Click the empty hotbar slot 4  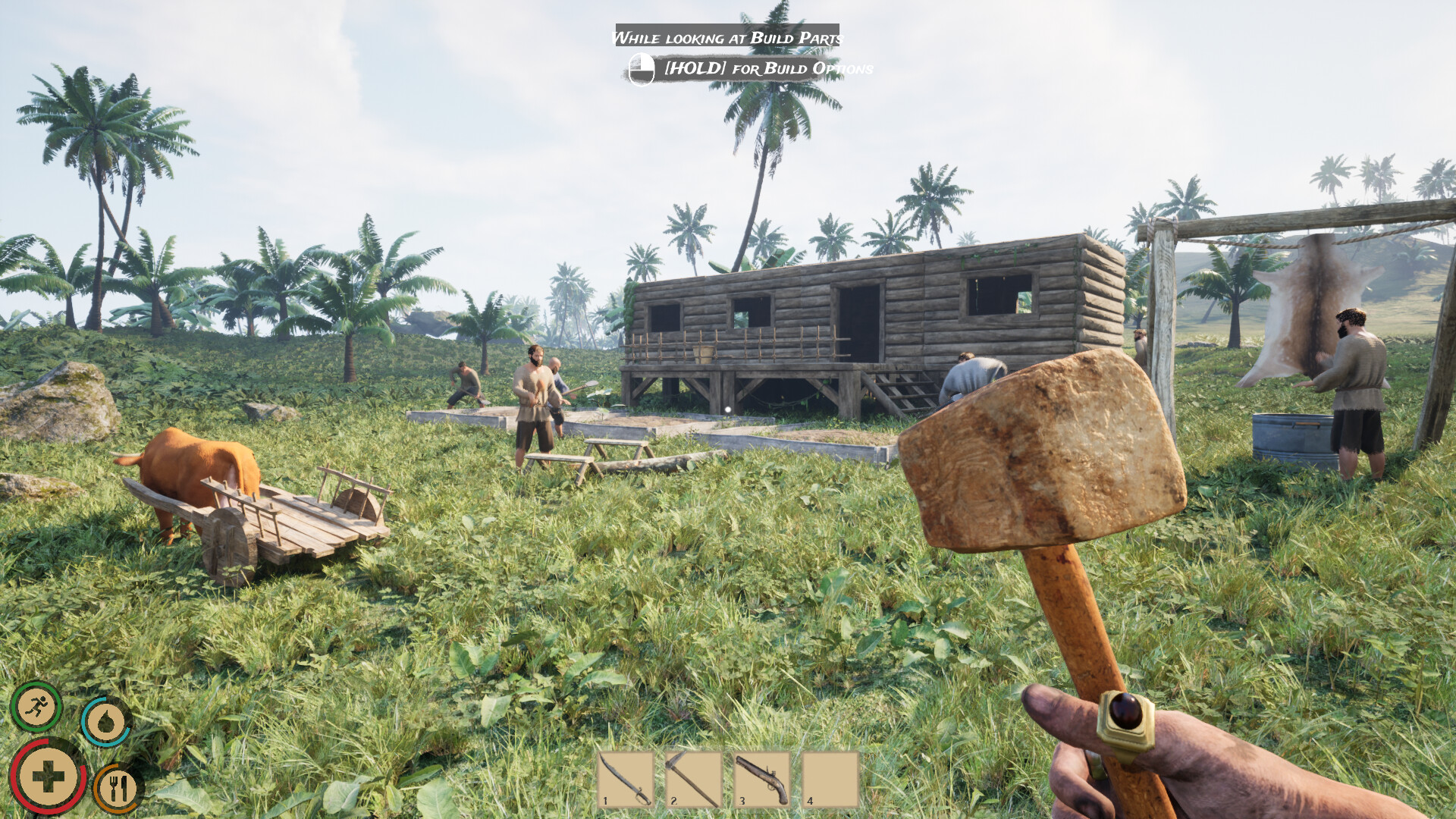(829, 779)
